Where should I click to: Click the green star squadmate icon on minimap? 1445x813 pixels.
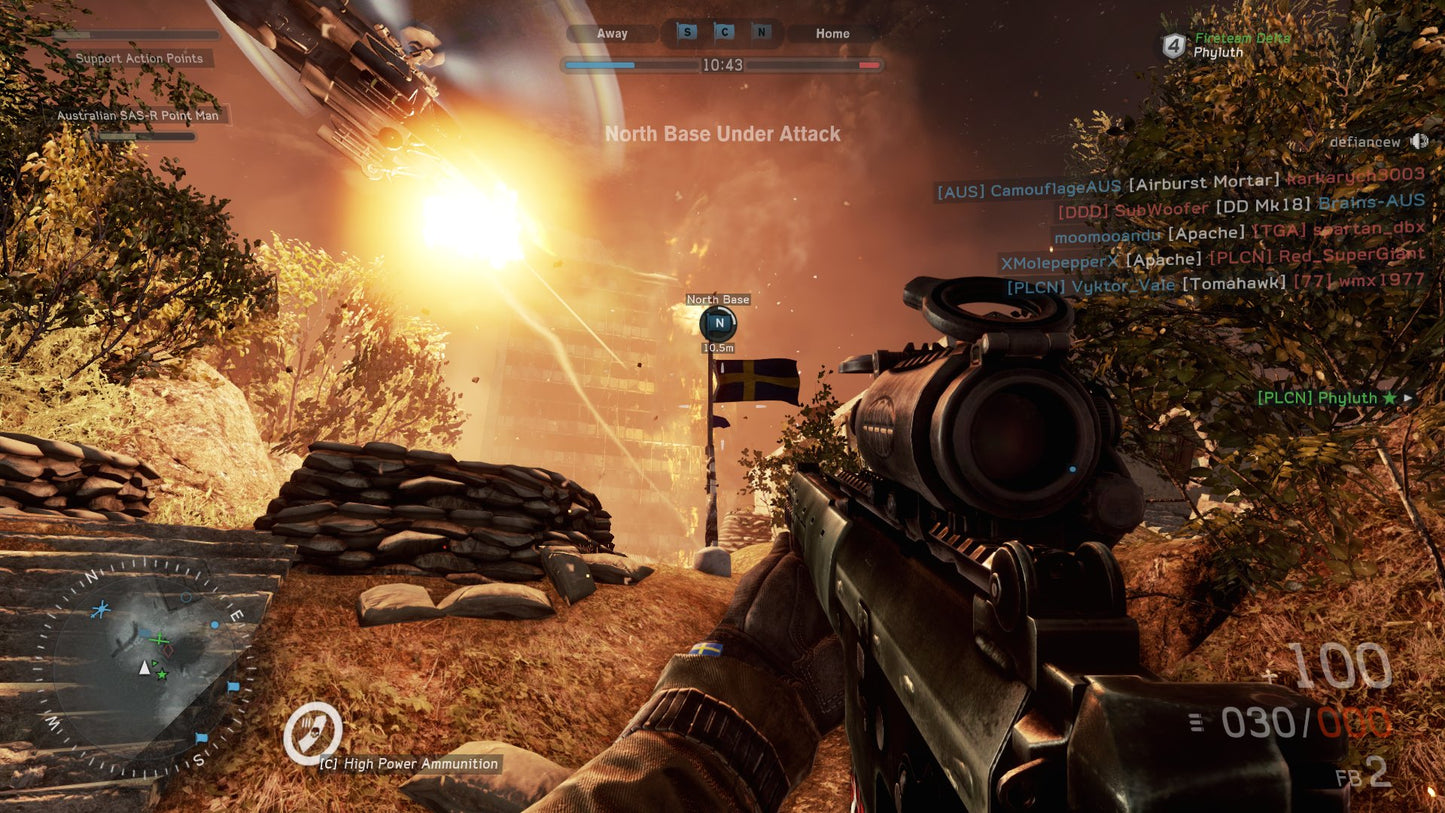pos(162,674)
